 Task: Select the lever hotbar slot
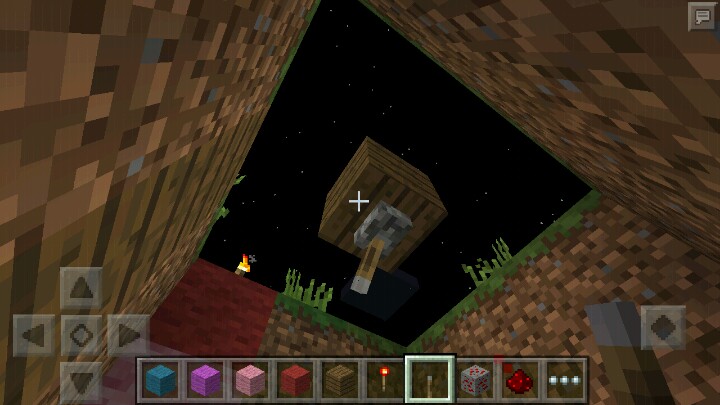429,380
